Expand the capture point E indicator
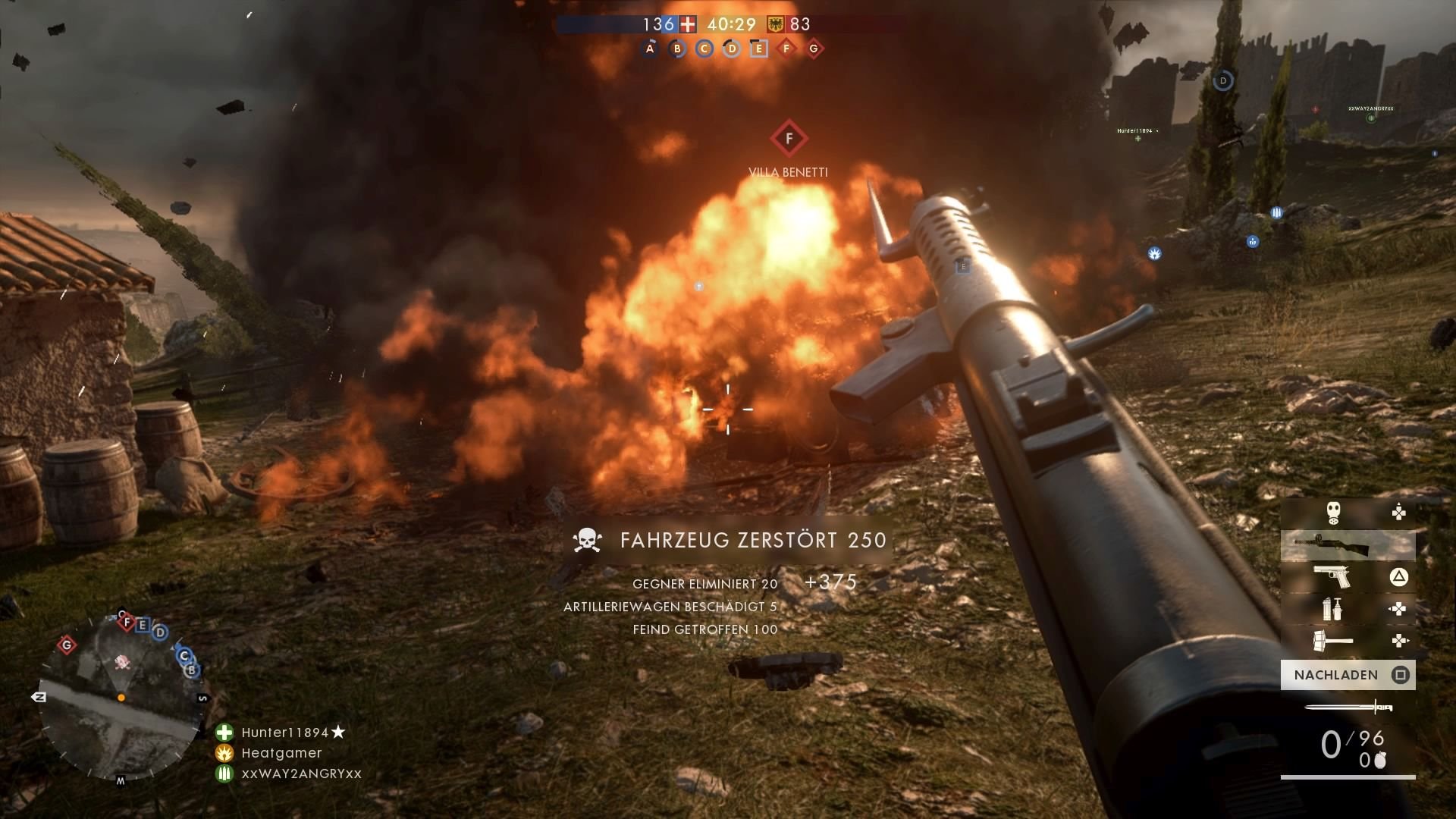Viewport: 1456px width, 819px height. [x=963, y=266]
